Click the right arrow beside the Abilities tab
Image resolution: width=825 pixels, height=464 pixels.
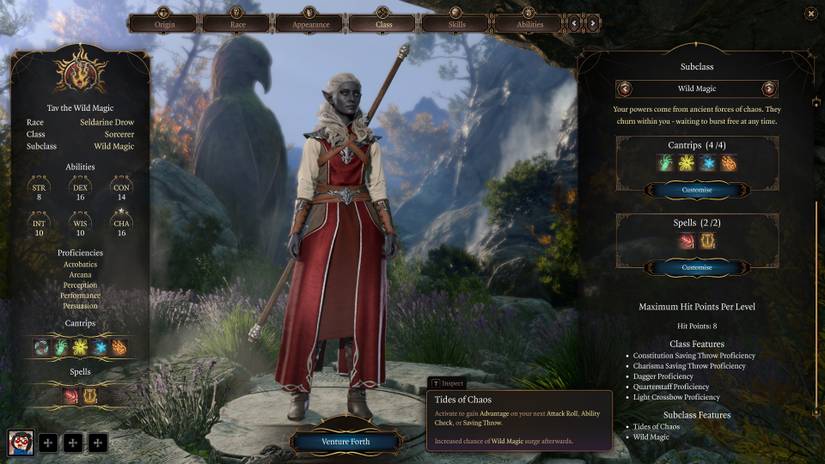click(x=593, y=23)
